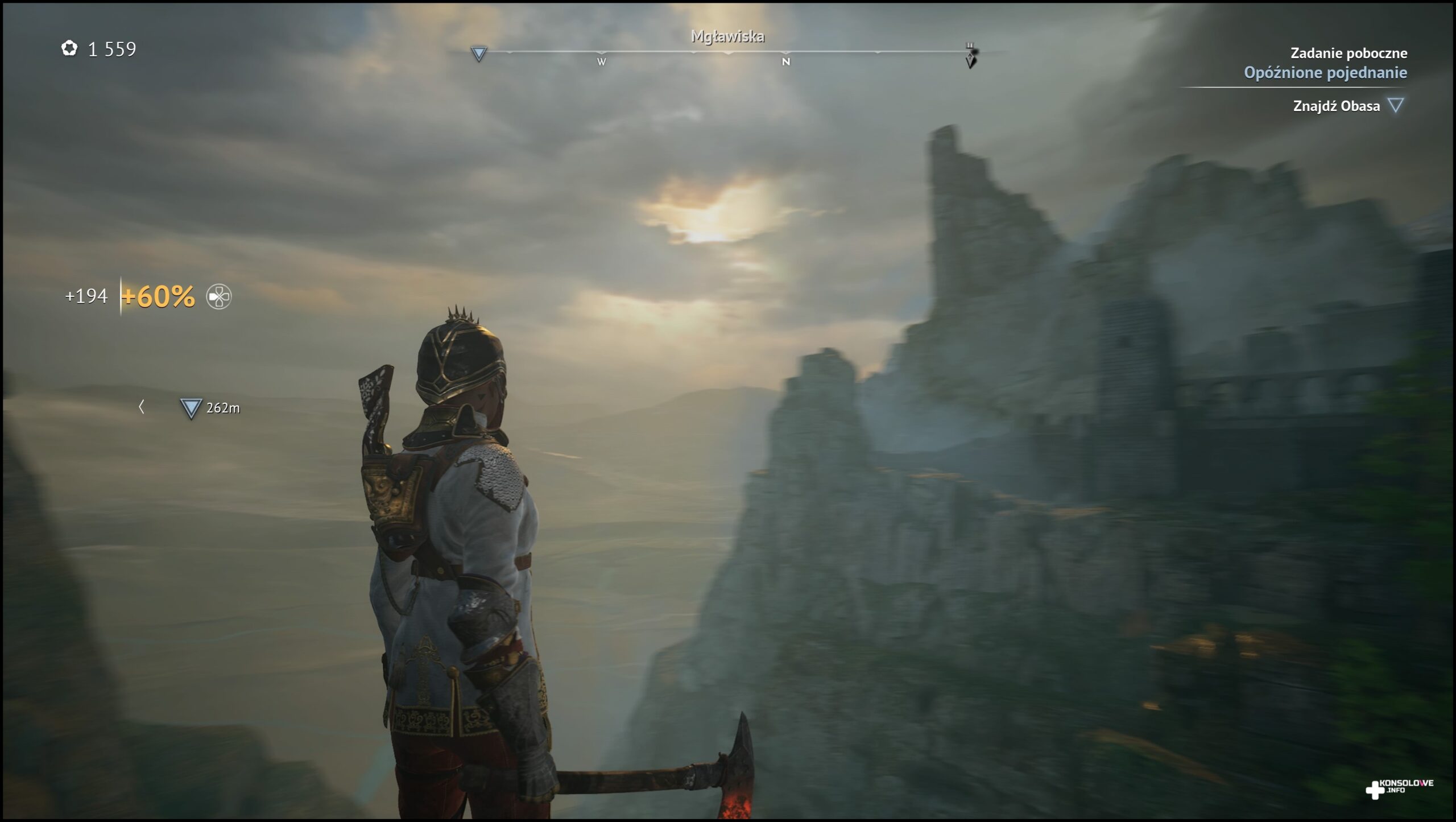
Task: Click the round icon beside the +60% multiplier
Action: (x=219, y=296)
